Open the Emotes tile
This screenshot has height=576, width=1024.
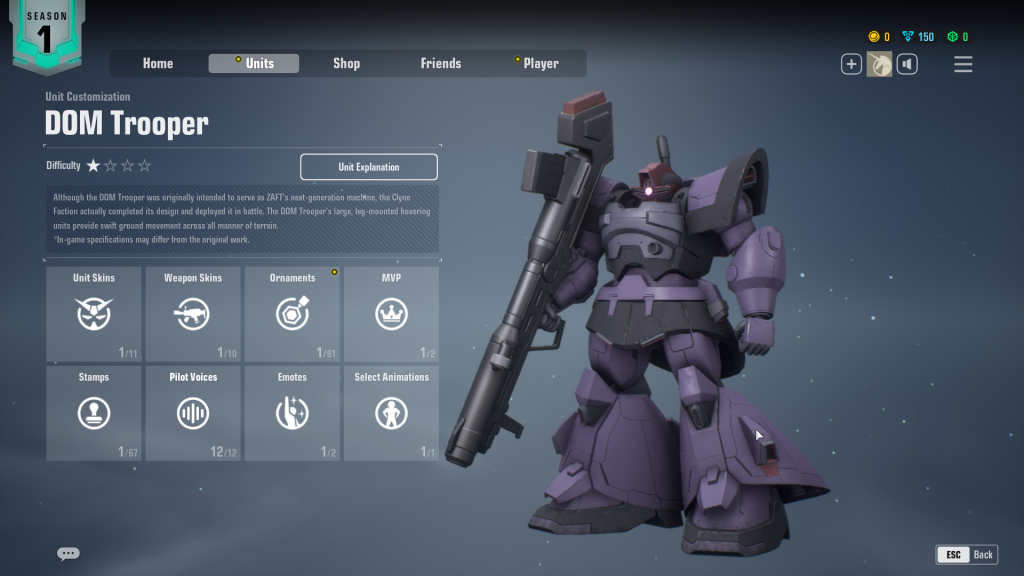coord(292,413)
